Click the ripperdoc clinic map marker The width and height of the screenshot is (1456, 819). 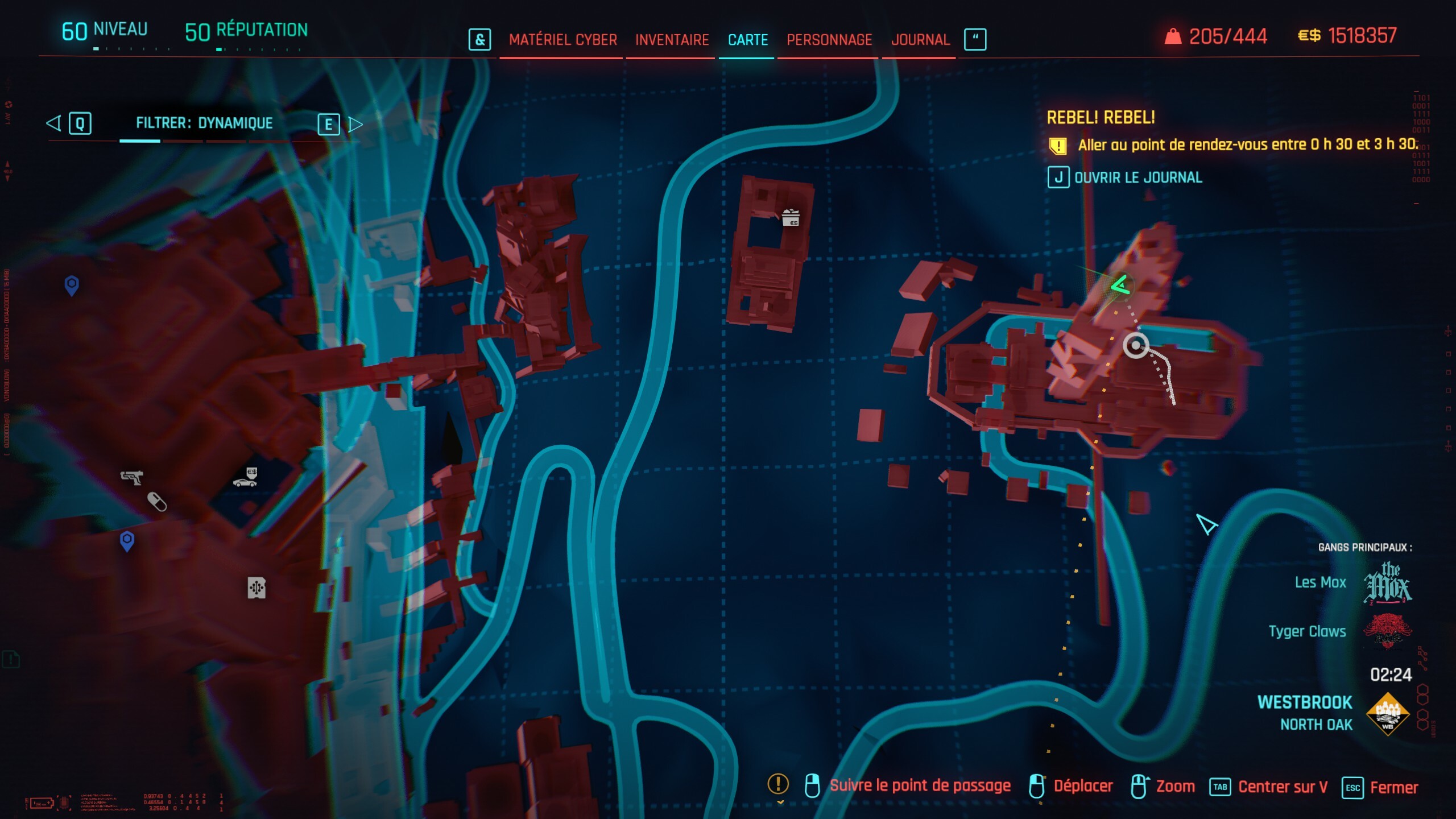tap(257, 588)
